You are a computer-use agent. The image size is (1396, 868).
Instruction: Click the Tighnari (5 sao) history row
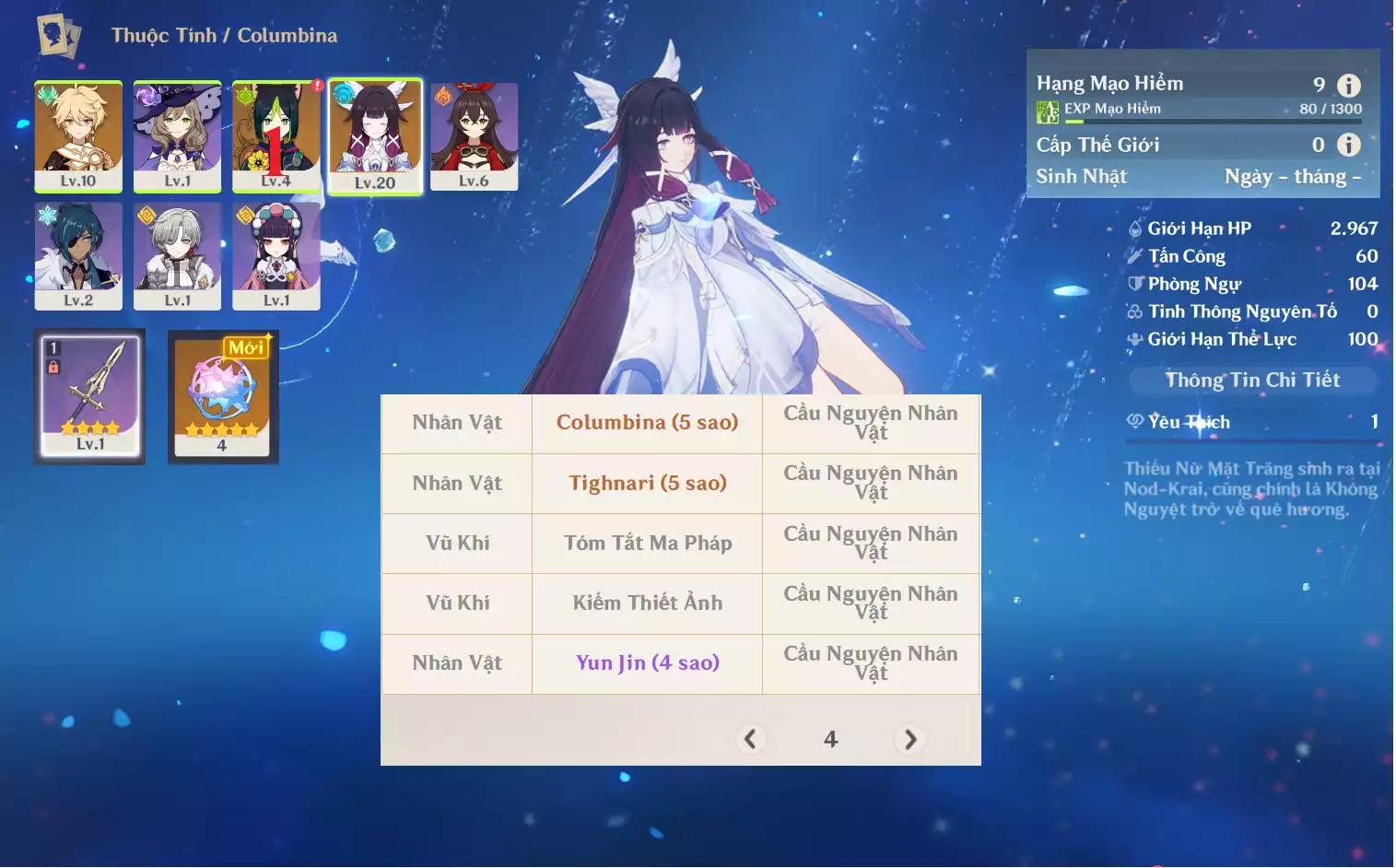pos(647,483)
